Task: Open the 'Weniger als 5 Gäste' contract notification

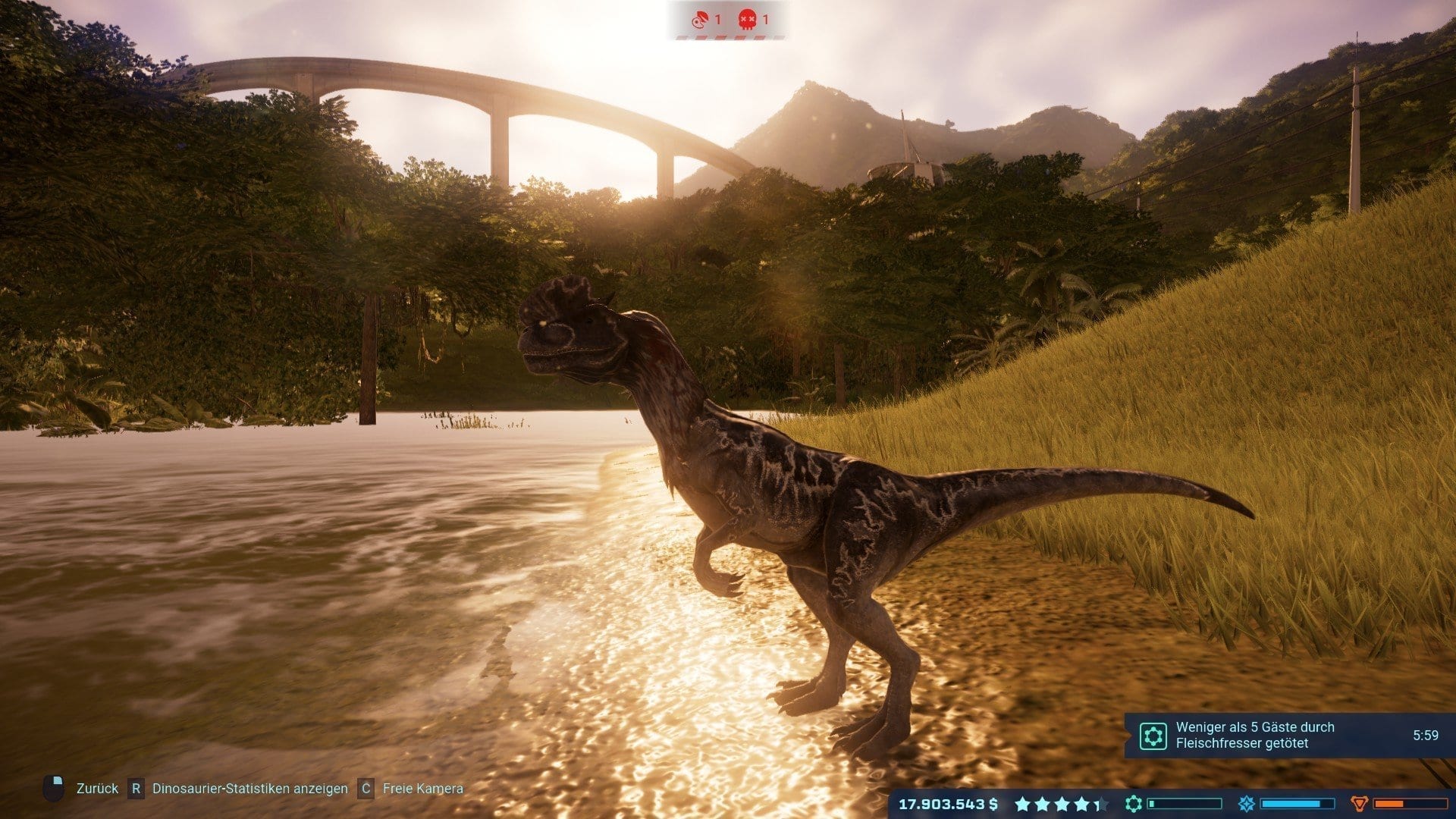Action: point(1254,735)
